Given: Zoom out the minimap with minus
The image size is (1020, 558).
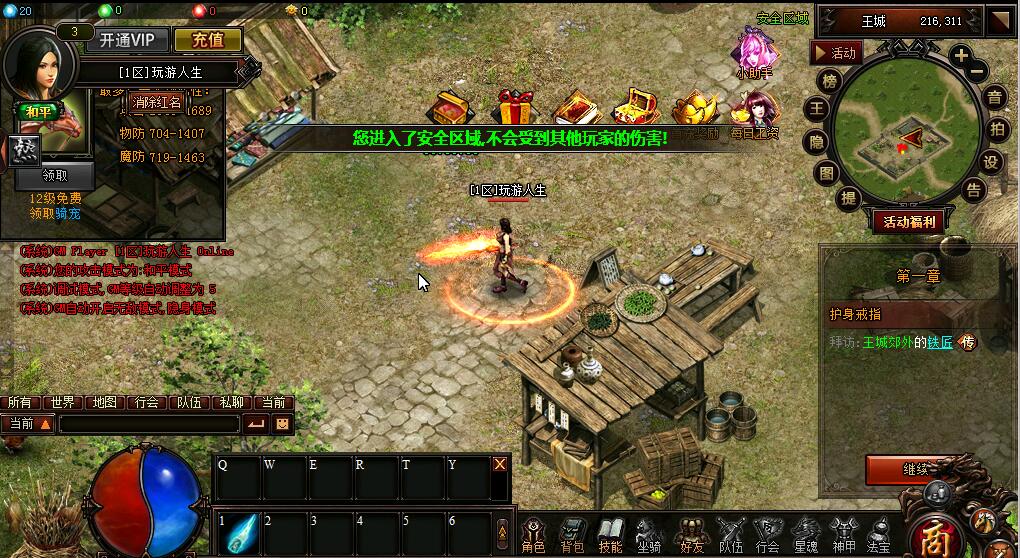Looking at the screenshot, I should 978,71.
